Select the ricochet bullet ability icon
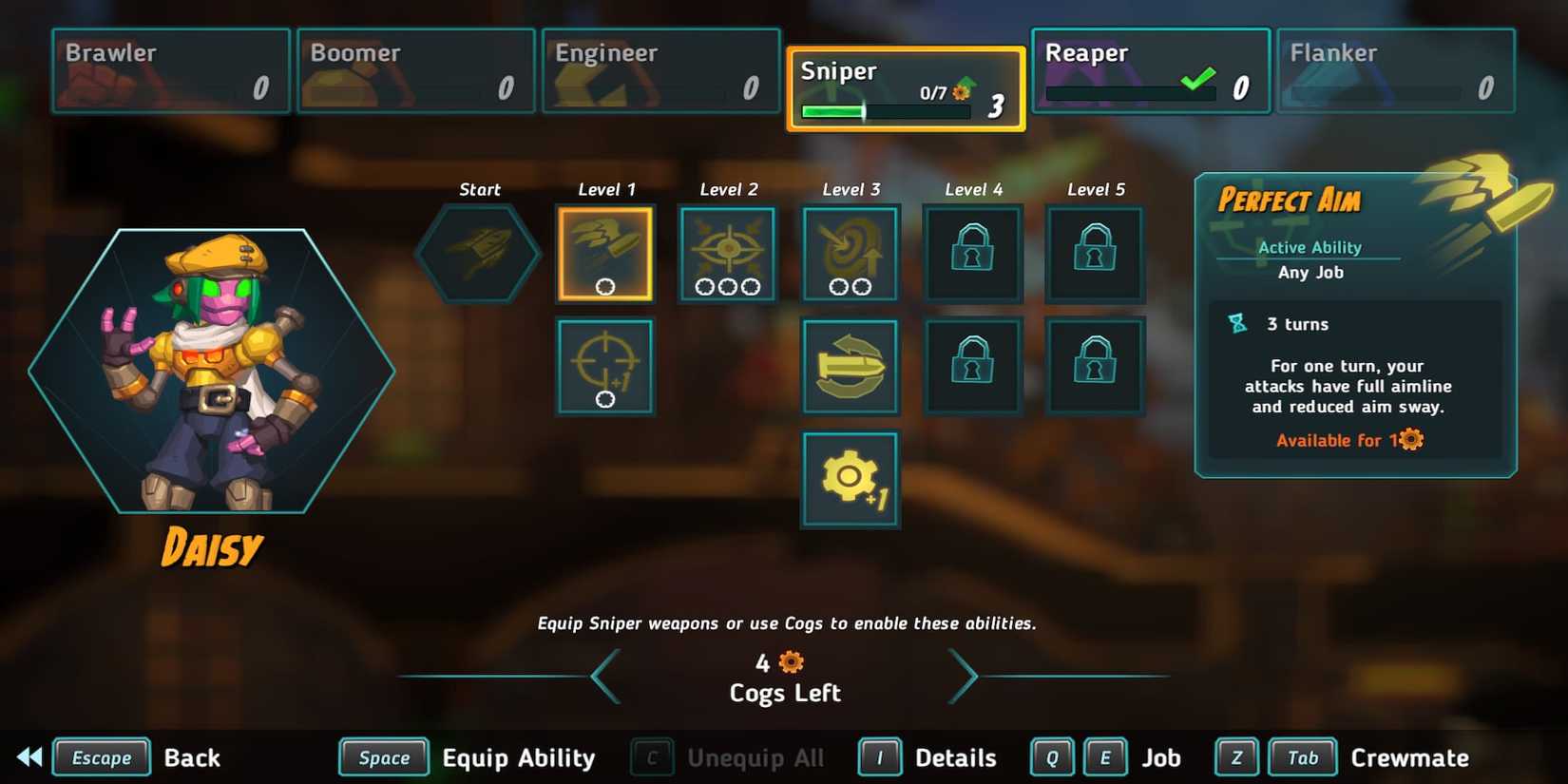The height and width of the screenshot is (784, 1568). (x=850, y=366)
